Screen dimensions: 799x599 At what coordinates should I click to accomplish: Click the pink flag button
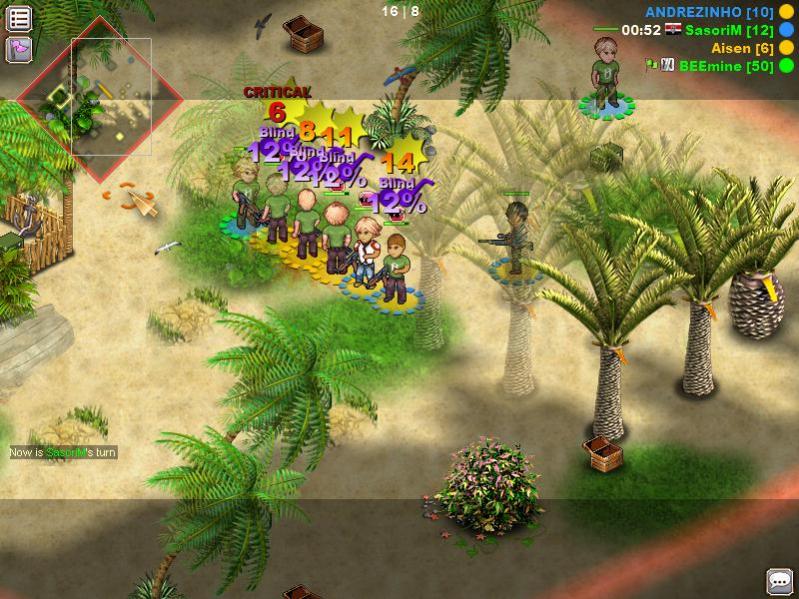pyautogui.click(x=19, y=49)
